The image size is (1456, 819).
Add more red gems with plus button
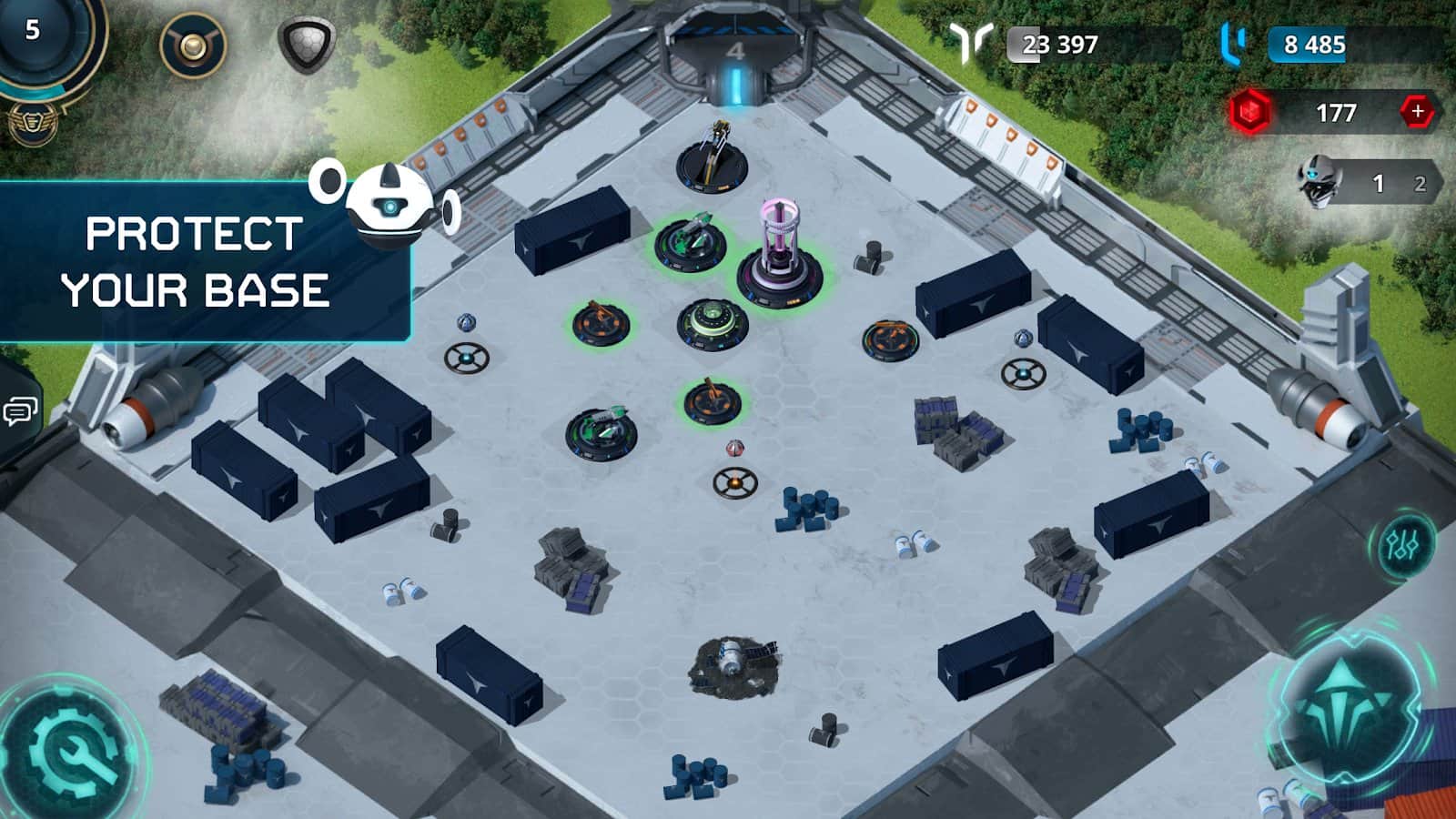coord(1416,112)
